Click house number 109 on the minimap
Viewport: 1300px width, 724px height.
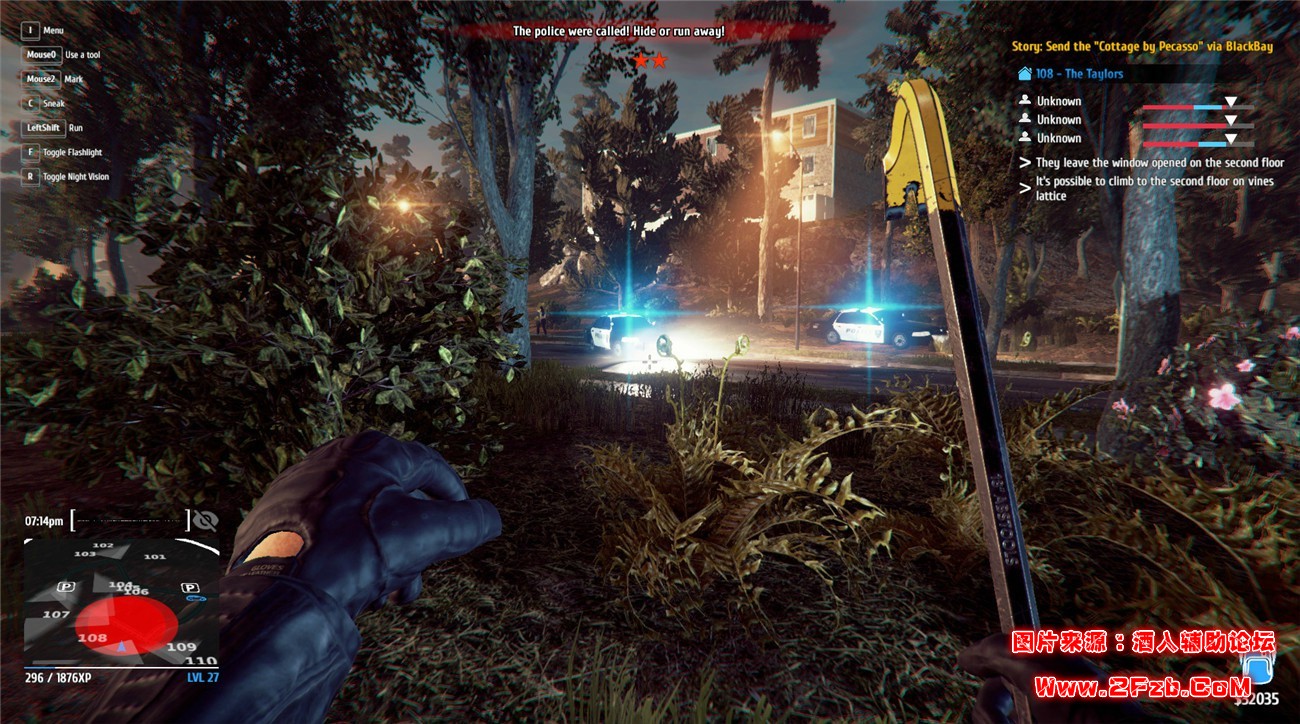(x=181, y=647)
